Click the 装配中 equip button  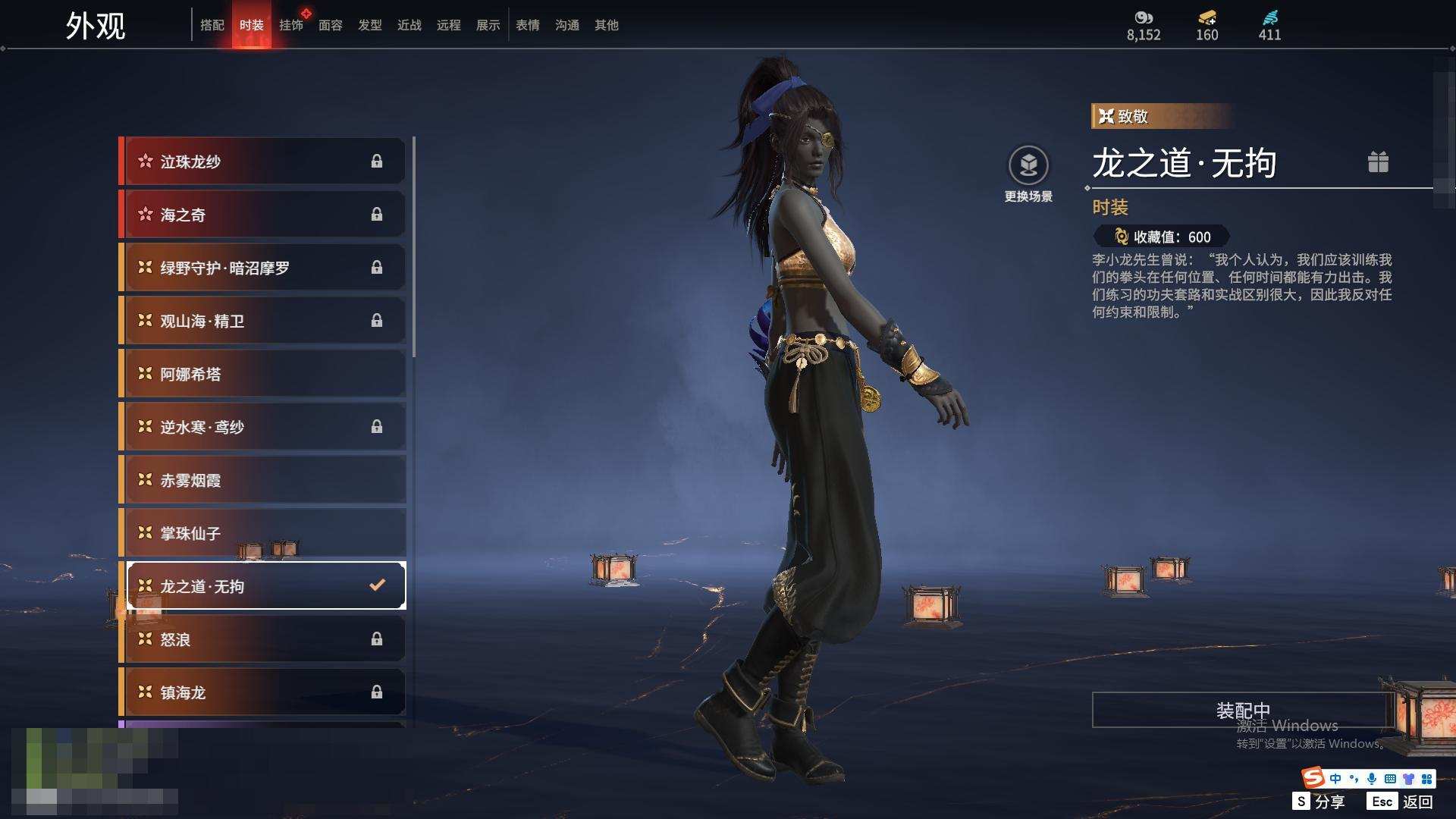(1243, 710)
